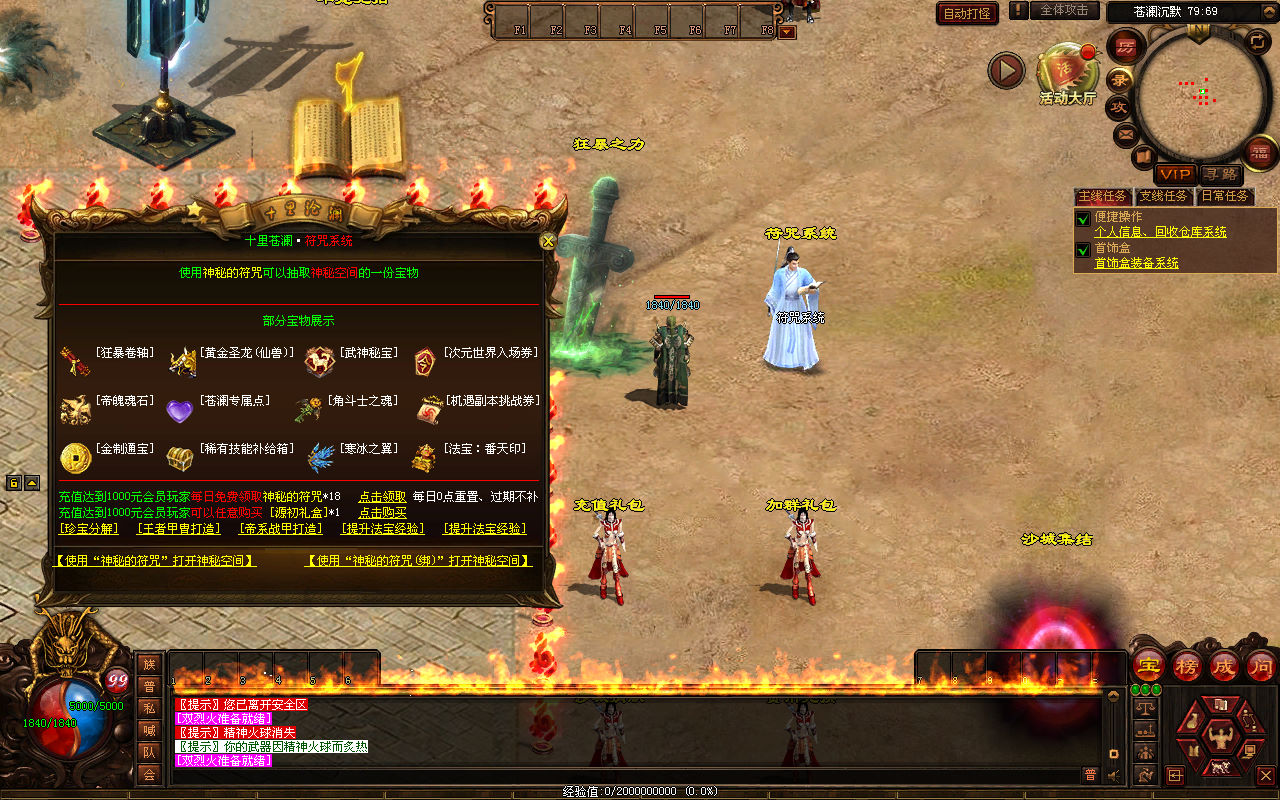
Task: Click the 点击购买 purchase link
Action: [x=382, y=512]
